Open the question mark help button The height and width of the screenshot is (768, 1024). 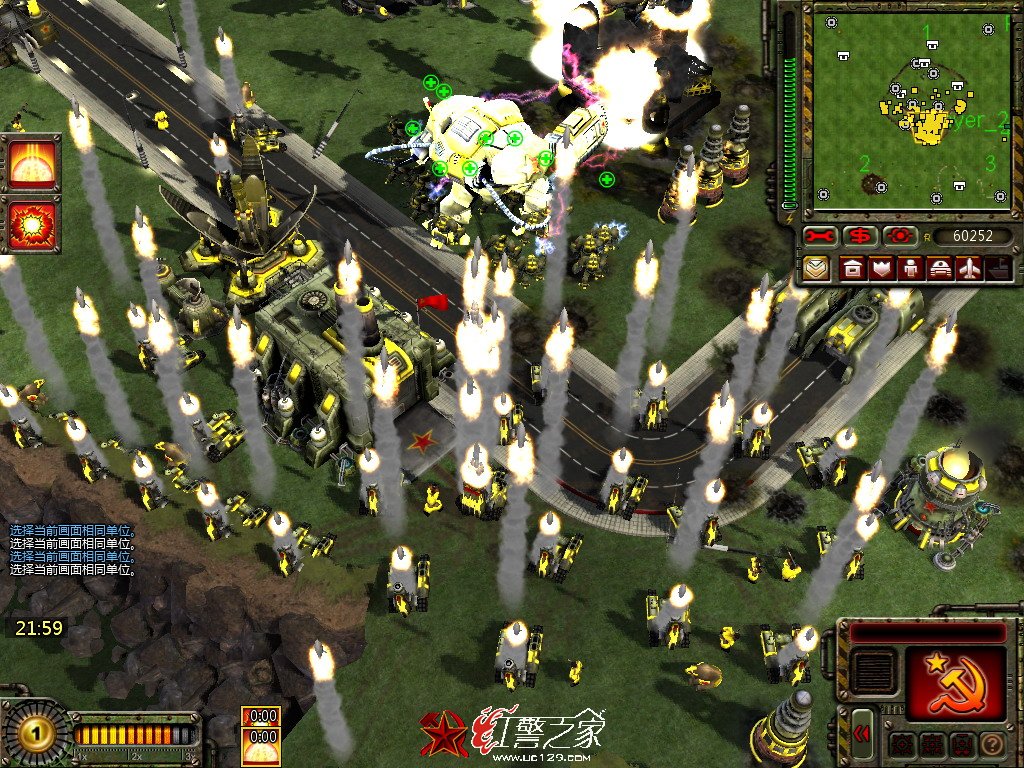pyautogui.click(x=993, y=745)
